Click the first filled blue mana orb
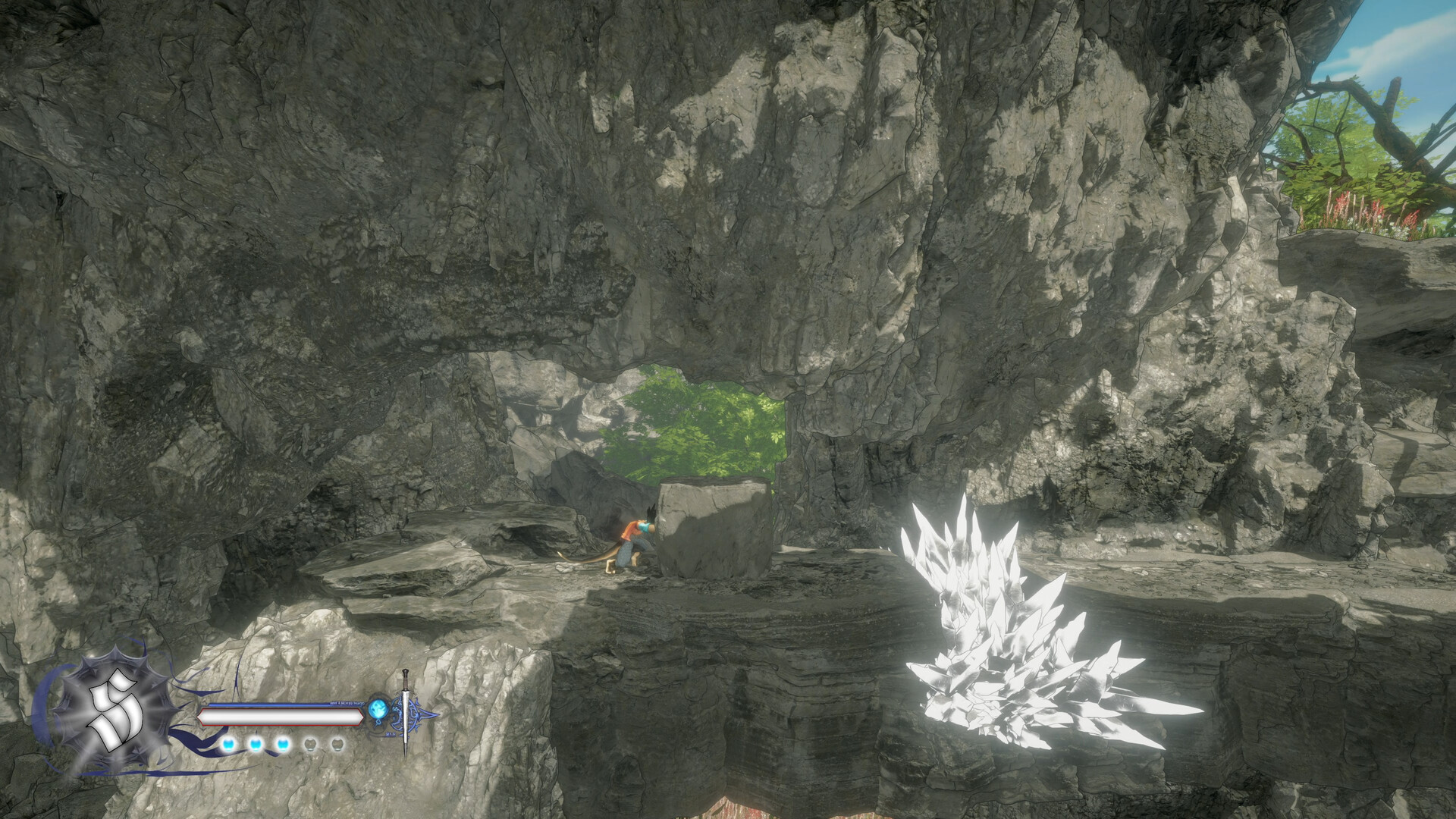 228,745
